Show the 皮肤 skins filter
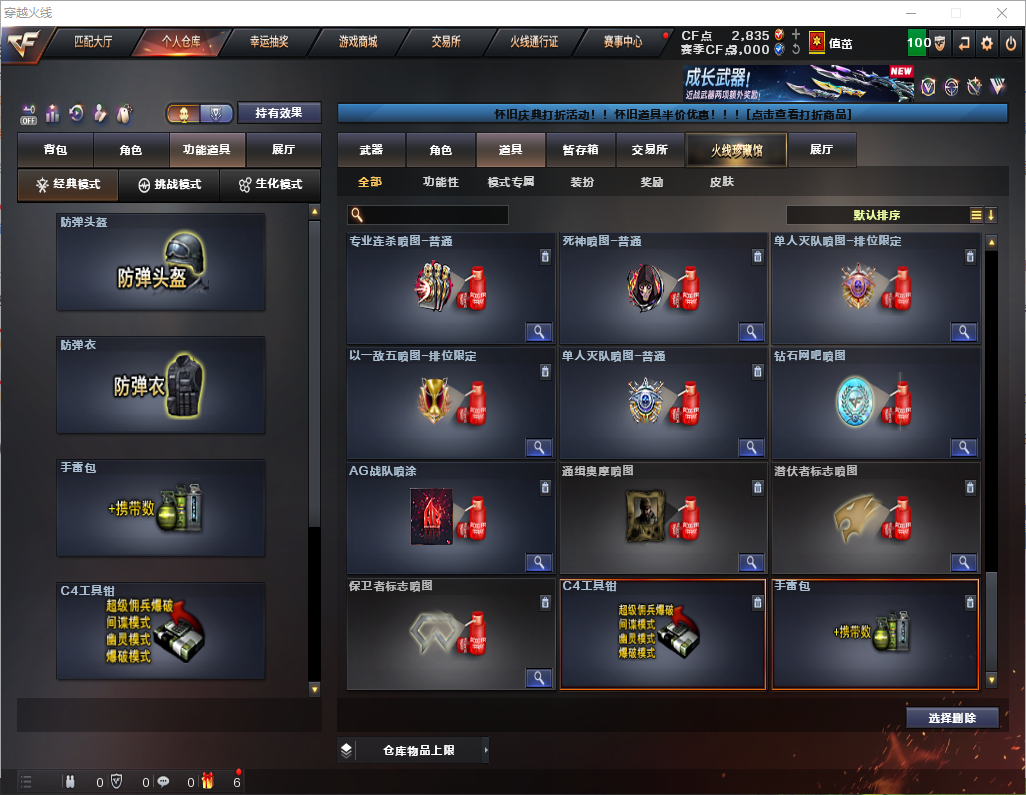The height and width of the screenshot is (795, 1026). (721, 183)
